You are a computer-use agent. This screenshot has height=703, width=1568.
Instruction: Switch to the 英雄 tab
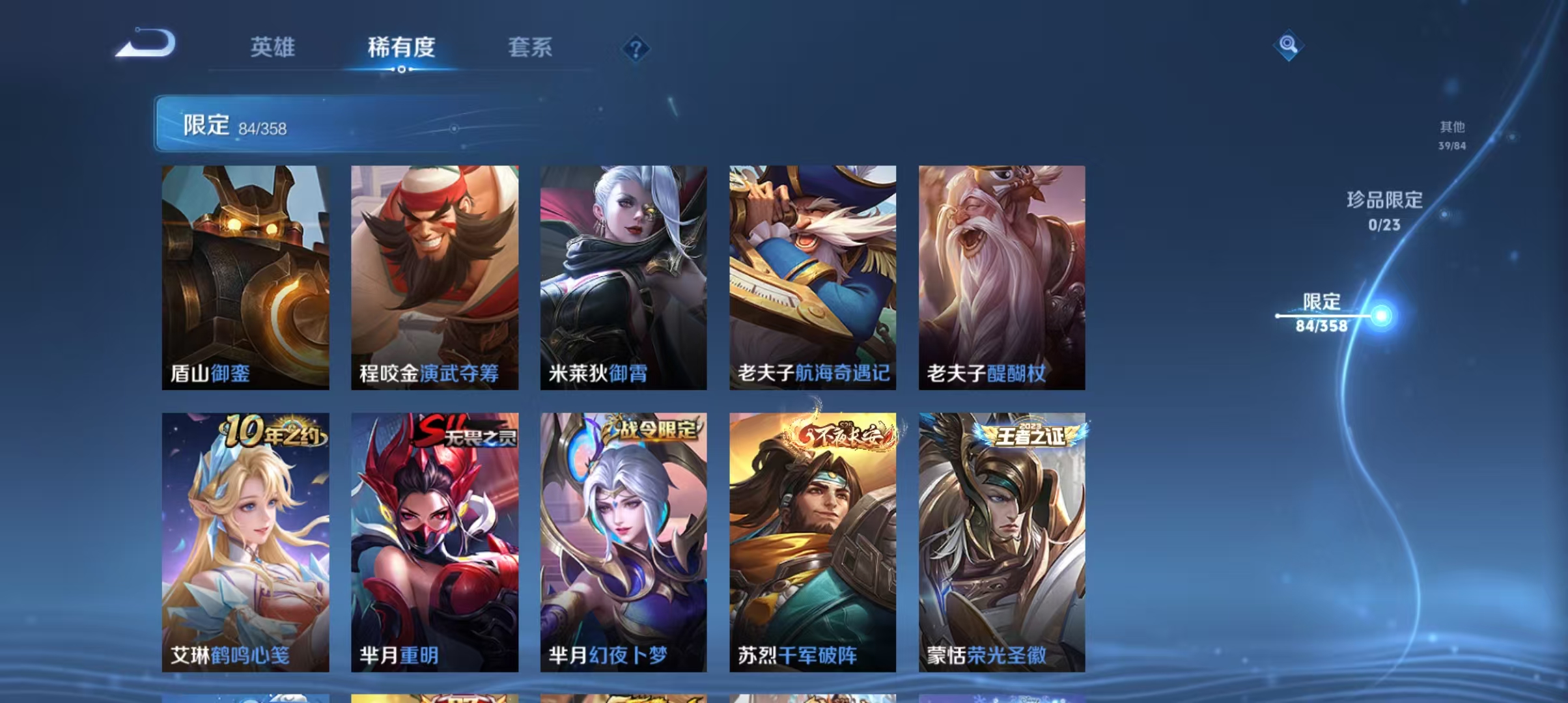(x=272, y=47)
